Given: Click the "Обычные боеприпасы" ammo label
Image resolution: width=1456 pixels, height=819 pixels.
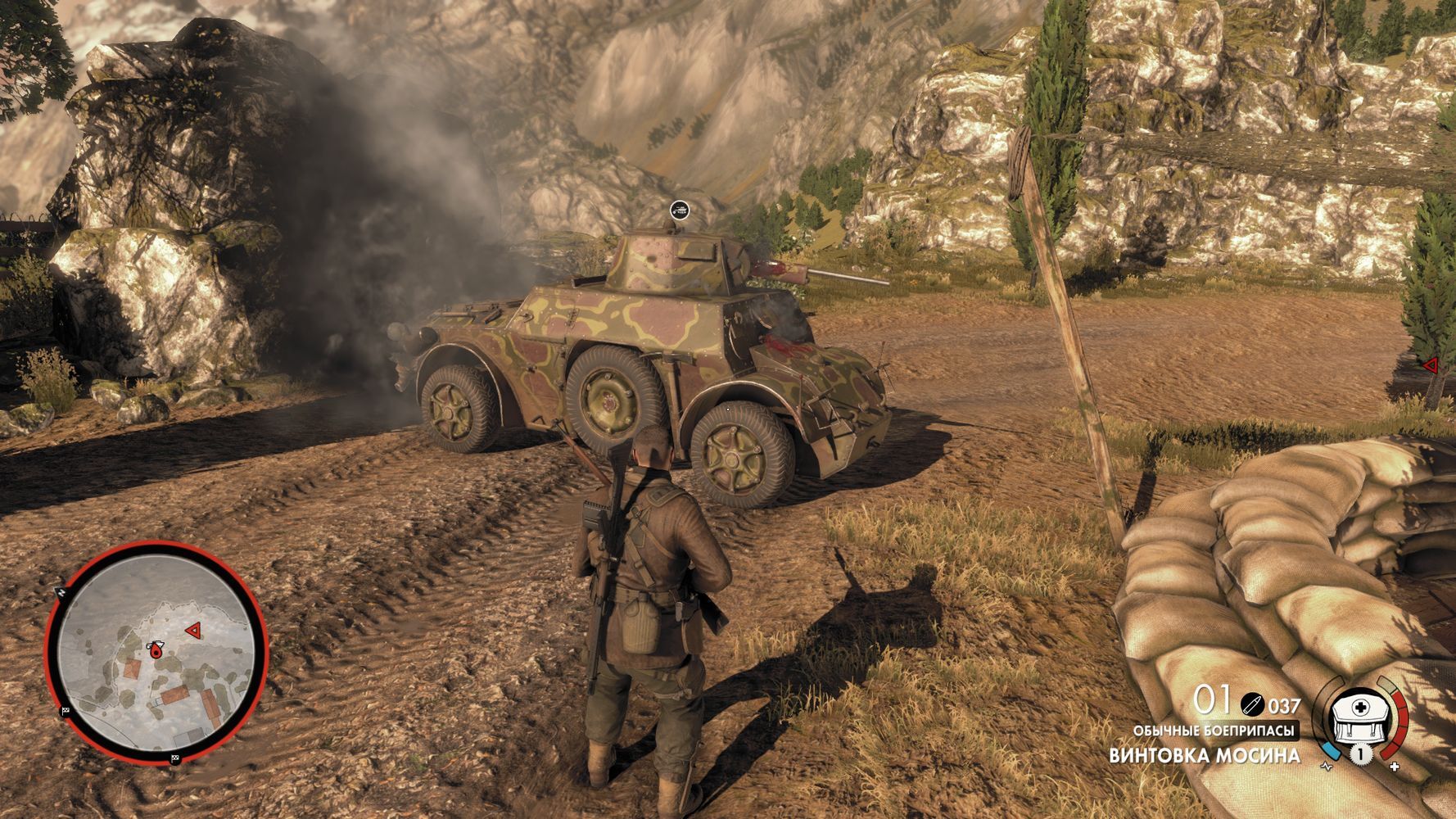Looking at the screenshot, I should 1215,731.
